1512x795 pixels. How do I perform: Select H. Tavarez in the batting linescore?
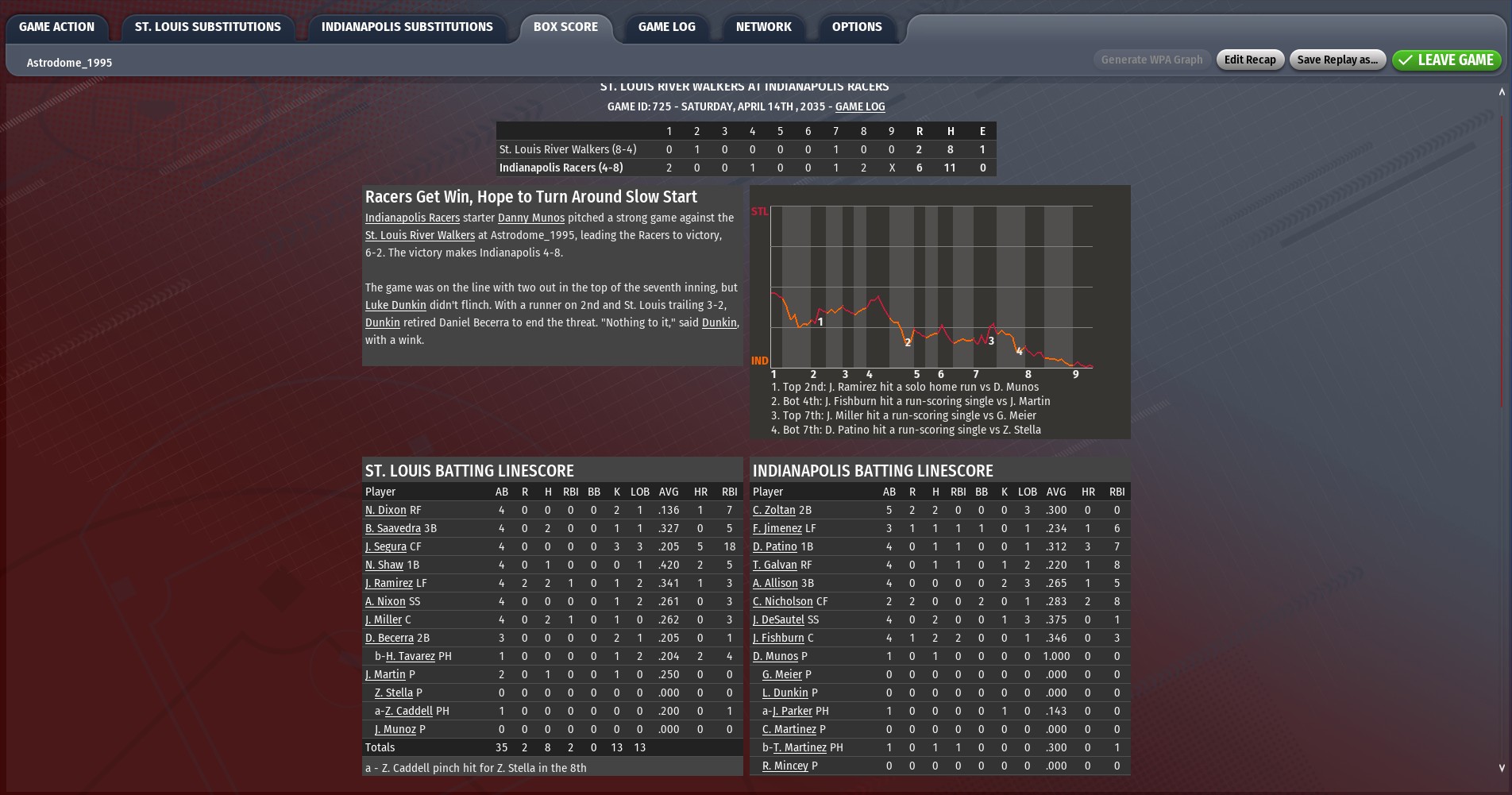coord(410,656)
